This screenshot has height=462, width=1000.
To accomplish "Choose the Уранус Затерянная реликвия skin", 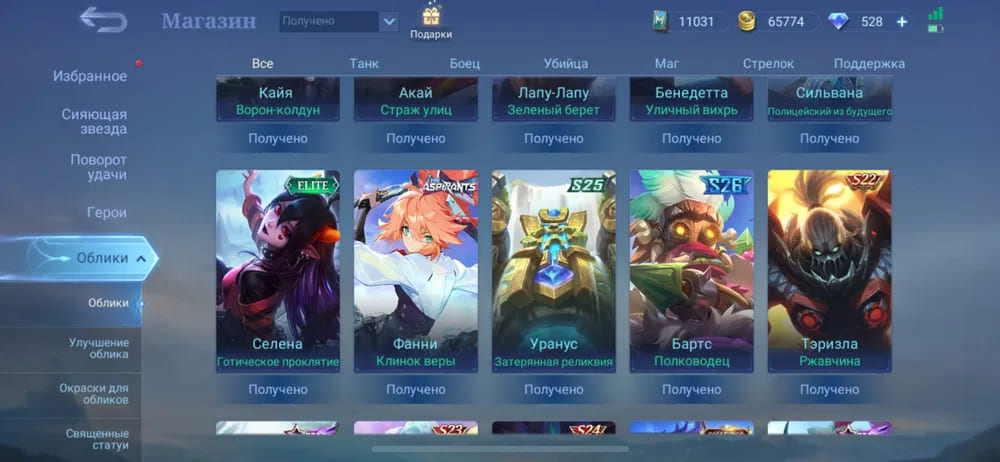I will coord(553,270).
